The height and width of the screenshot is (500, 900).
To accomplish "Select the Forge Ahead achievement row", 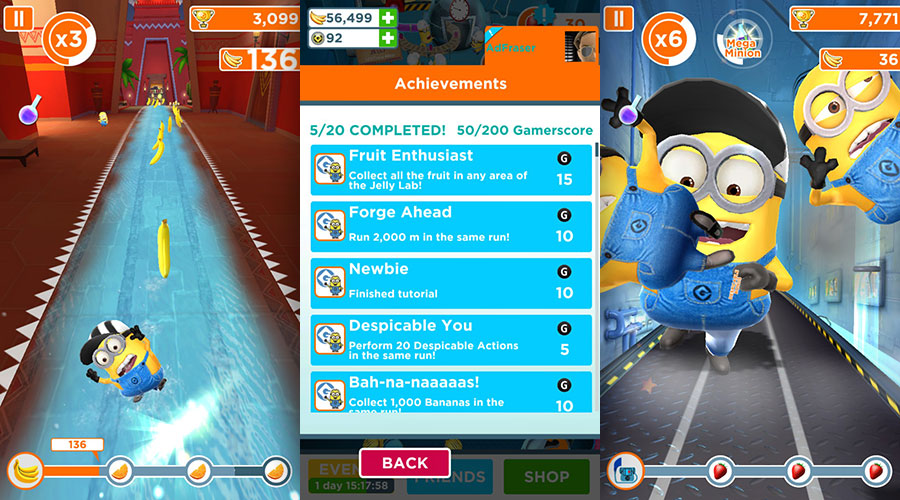I will (x=451, y=225).
